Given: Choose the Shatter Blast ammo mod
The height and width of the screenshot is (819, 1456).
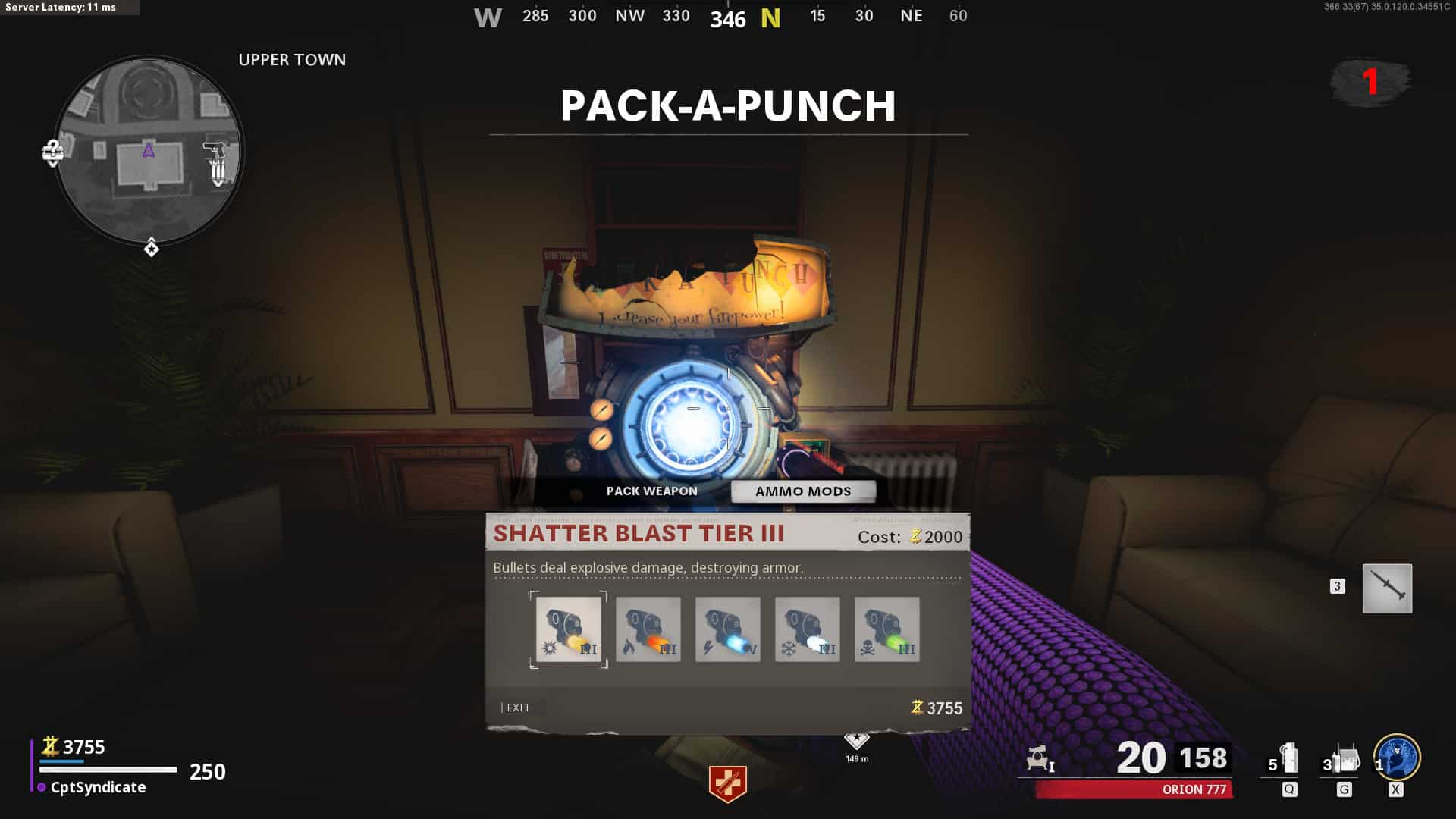Looking at the screenshot, I should click(569, 629).
